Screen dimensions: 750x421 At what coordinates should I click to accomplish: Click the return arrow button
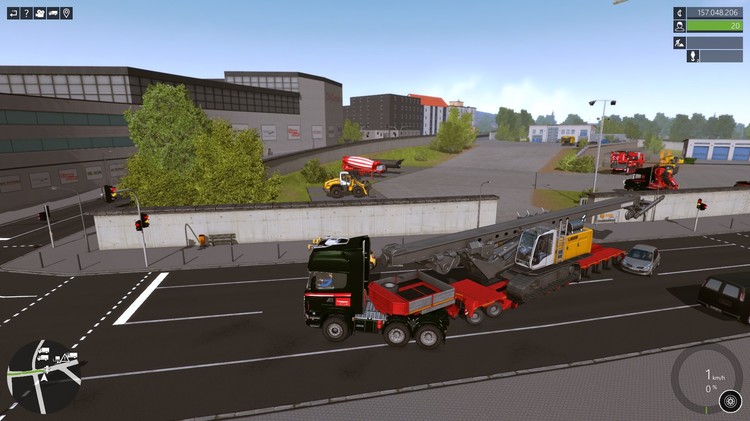click(13, 13)
